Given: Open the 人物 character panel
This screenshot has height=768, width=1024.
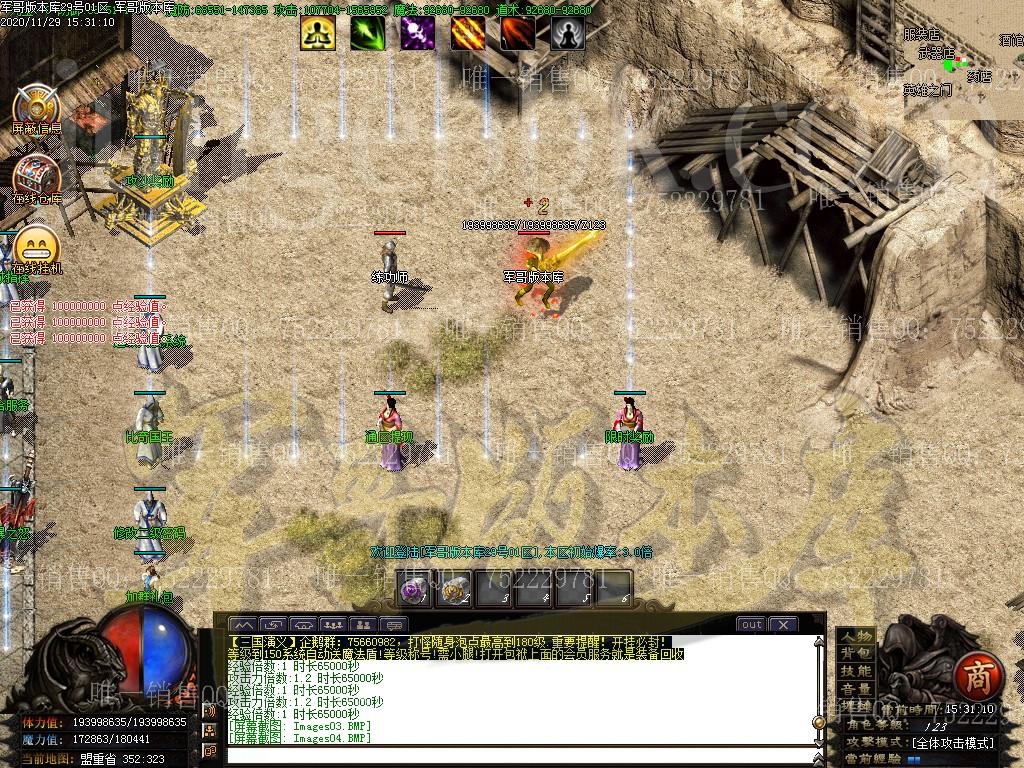Looking at the screenshot, I should [855, 637].
